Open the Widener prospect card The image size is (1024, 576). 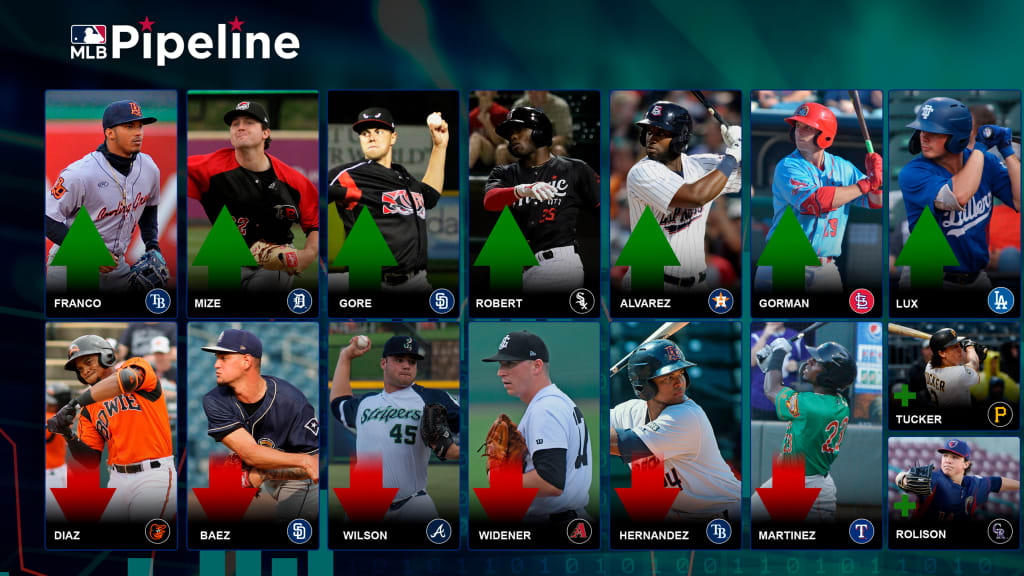point(535,435)
